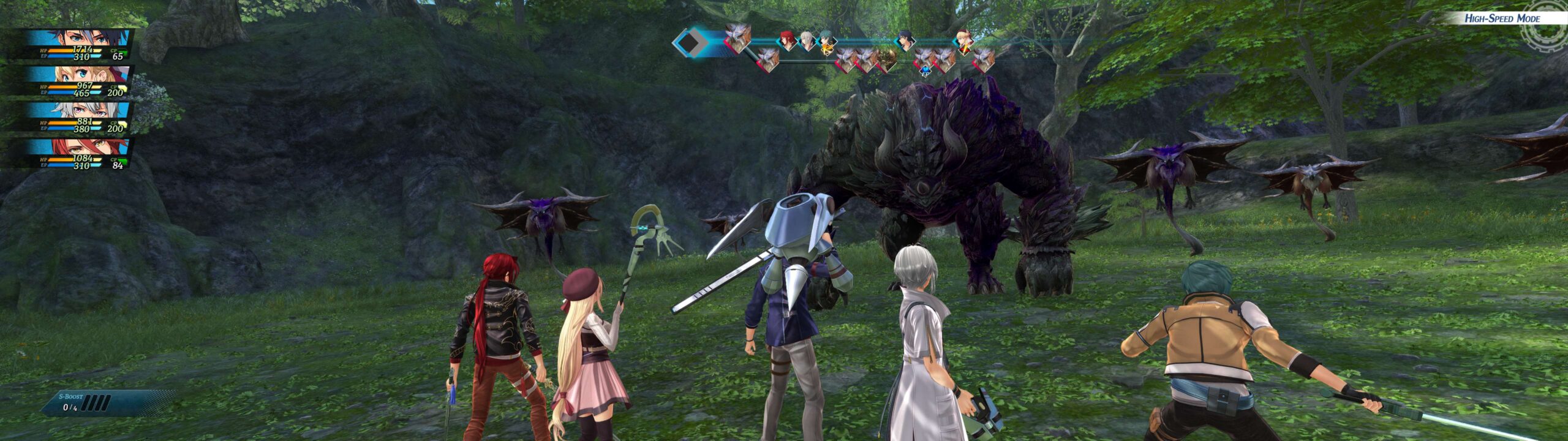This screenshot has width=1568, height=441.
Task: Click the golden beast boss turn icon
Action: [x=886, y=59]
